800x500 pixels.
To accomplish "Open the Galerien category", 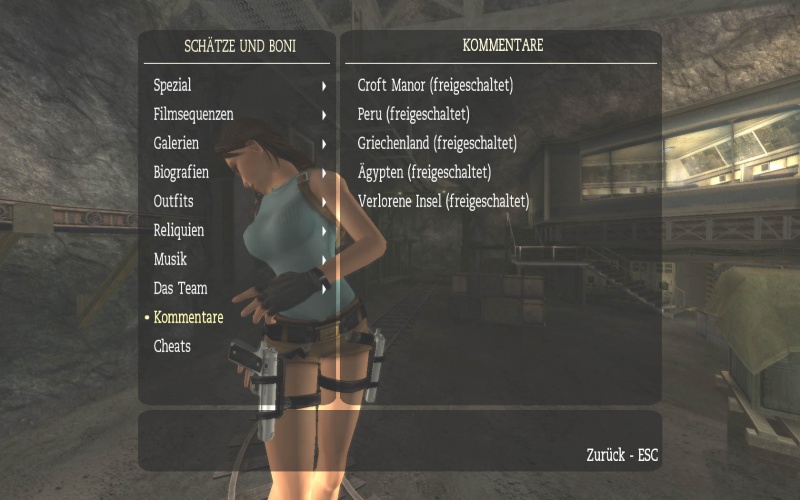I will click(x=177, y=144).
